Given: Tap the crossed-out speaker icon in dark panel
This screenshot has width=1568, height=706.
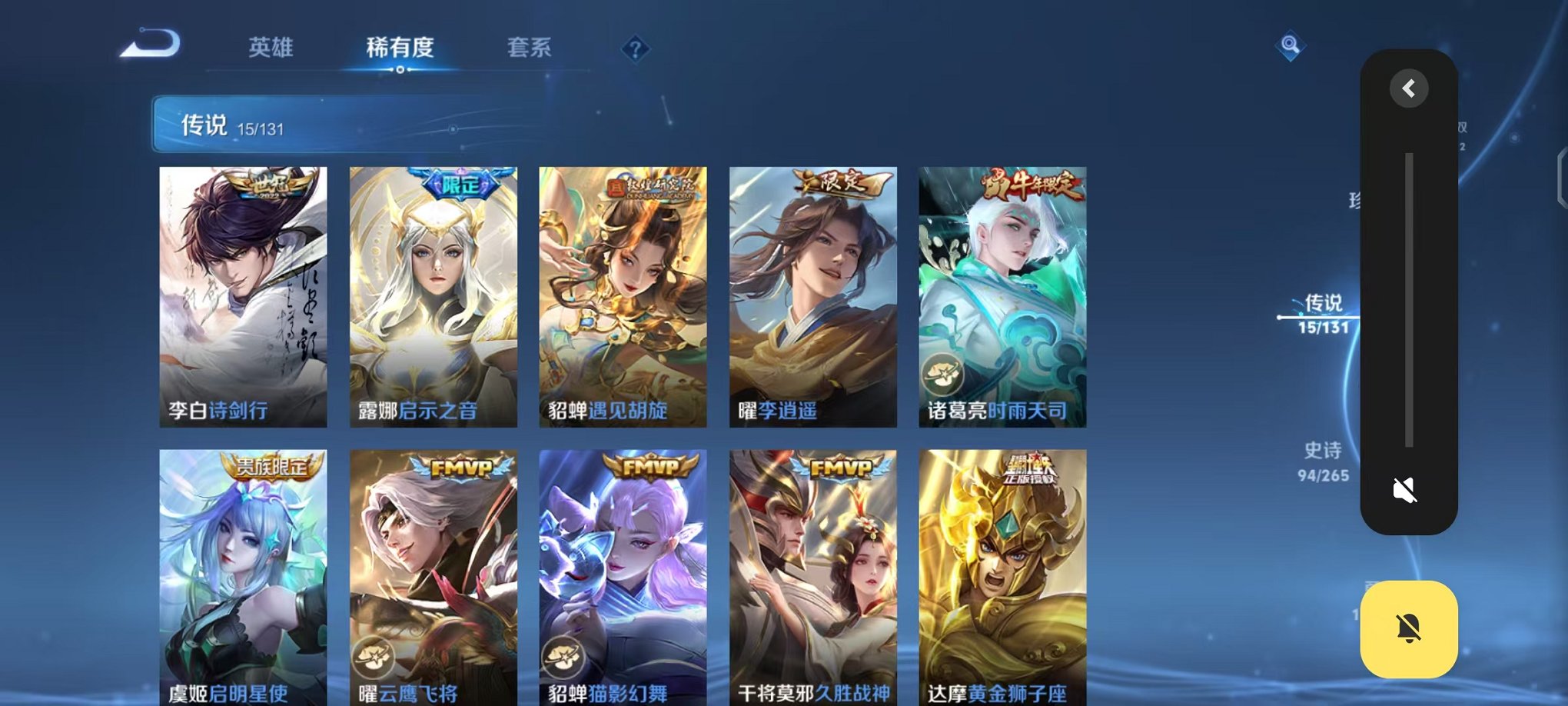Looking at the screenshot, I should click(1407, 488).
